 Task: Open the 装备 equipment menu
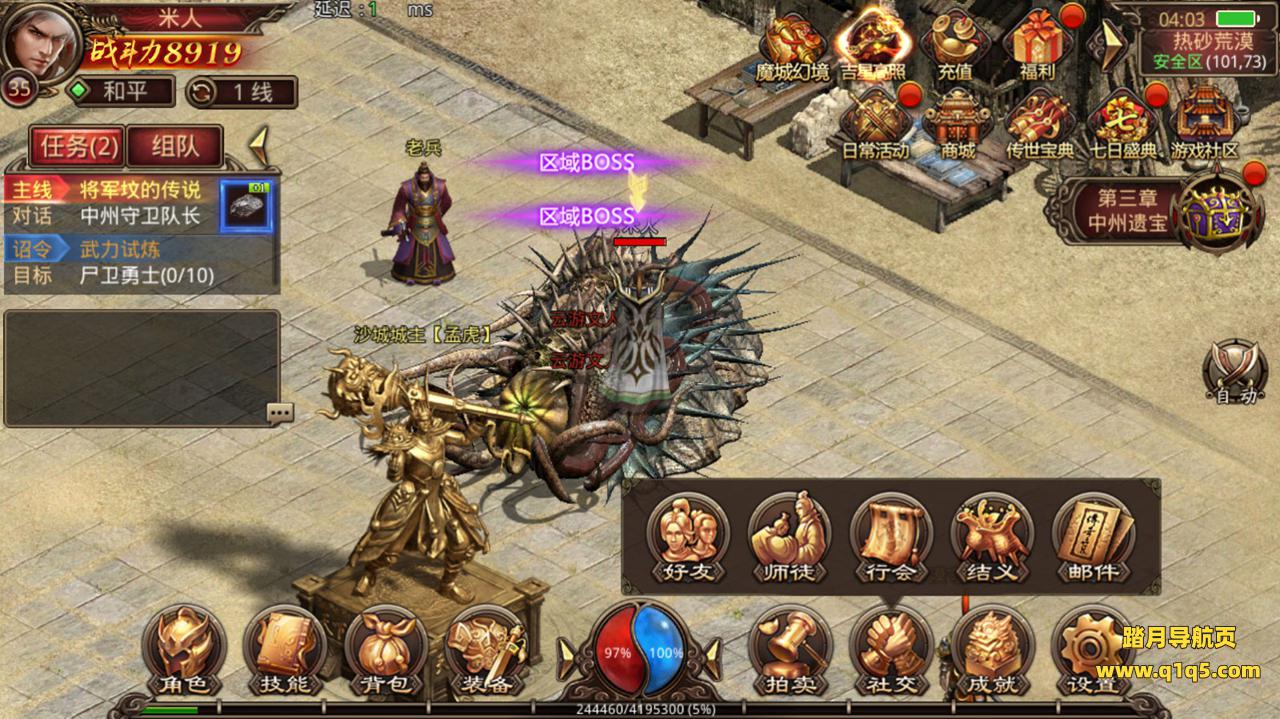pos(487,652)
